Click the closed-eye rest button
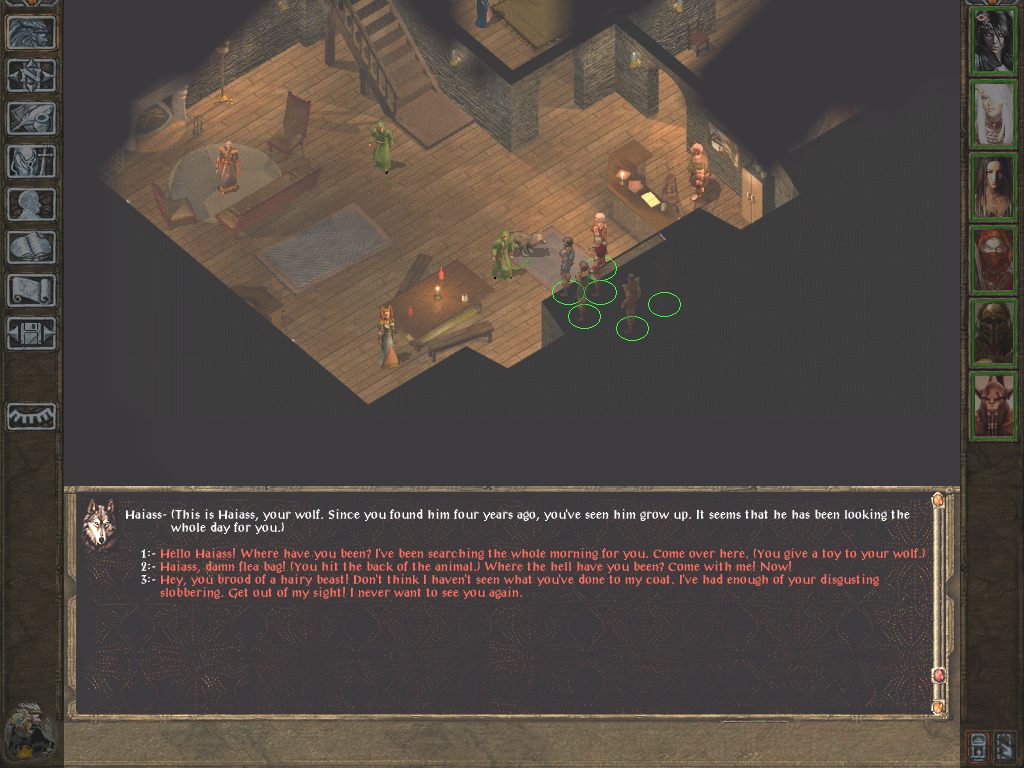The image size is (1024, 768). 31,416
